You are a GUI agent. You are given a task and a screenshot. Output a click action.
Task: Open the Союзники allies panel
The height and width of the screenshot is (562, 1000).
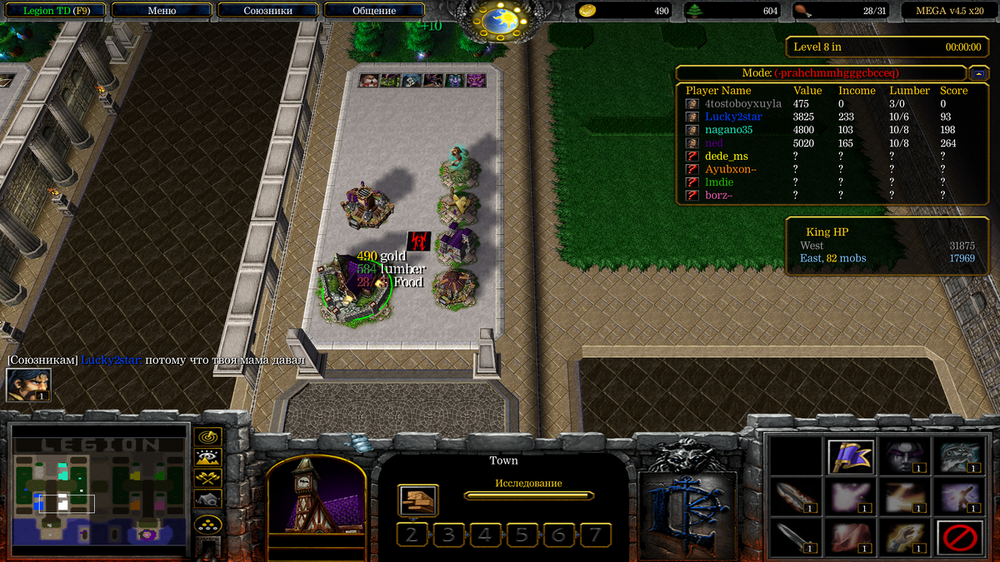(269, 10)
